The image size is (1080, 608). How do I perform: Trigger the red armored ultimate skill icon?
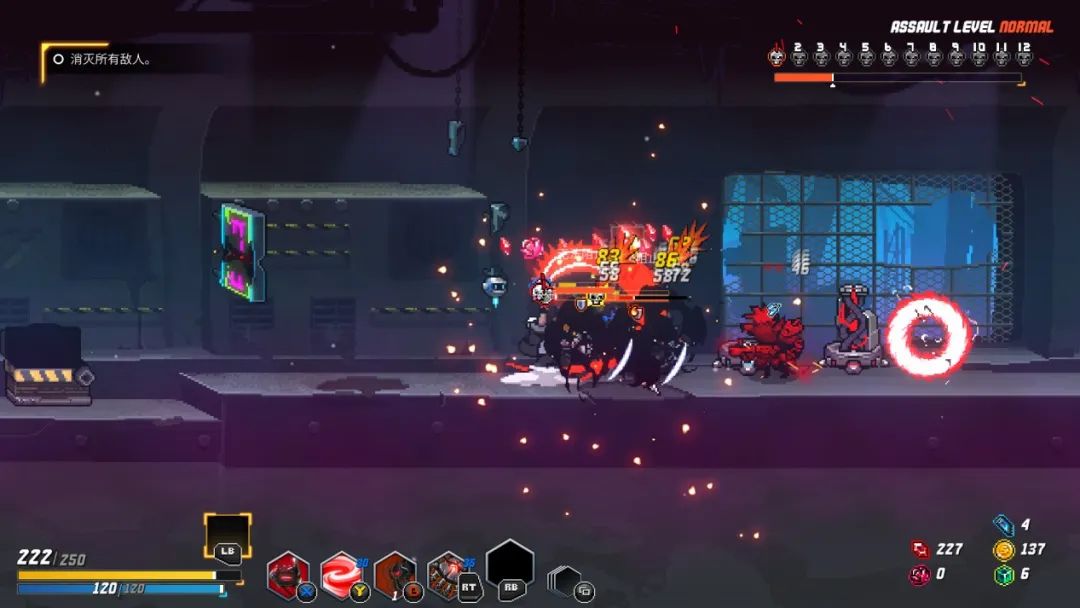(447, 575)
